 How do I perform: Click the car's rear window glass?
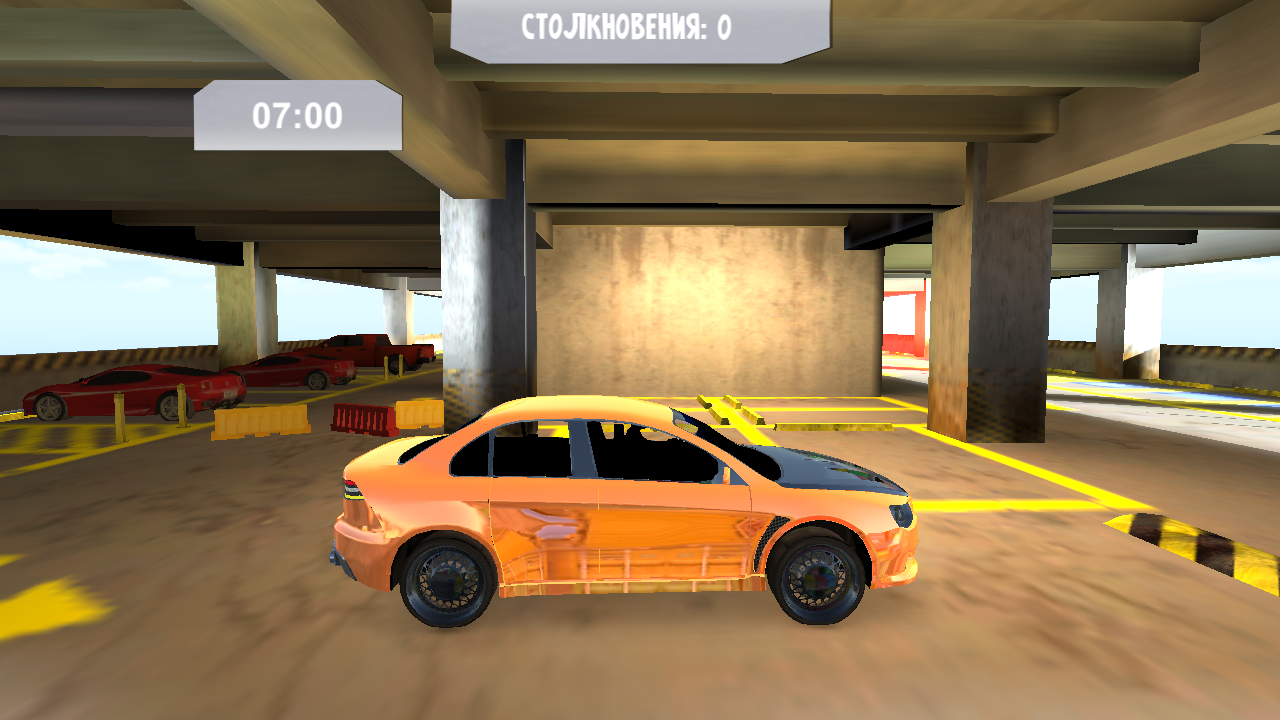click(470, 452)
